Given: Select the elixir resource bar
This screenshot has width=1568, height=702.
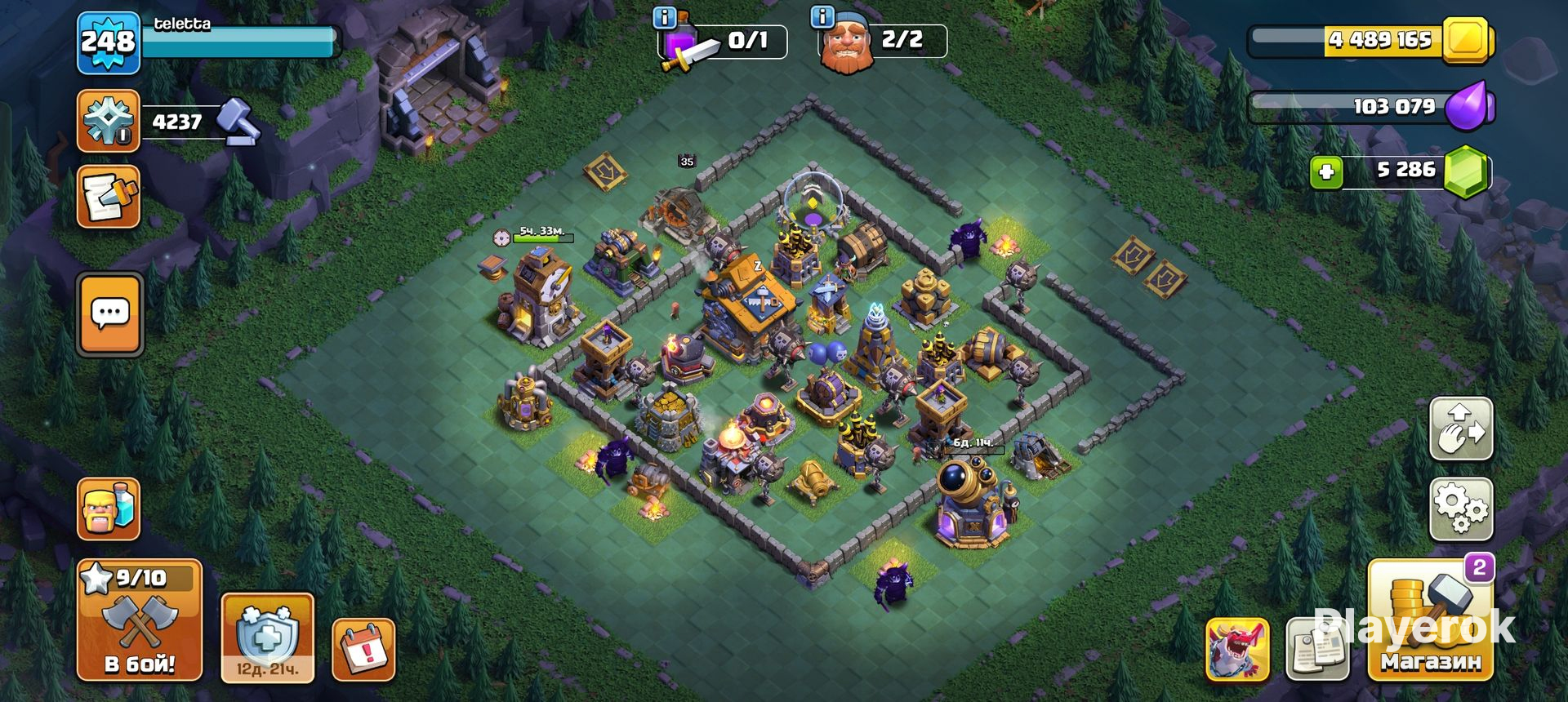Looking at the screenshot, I should click(1372, 107).
